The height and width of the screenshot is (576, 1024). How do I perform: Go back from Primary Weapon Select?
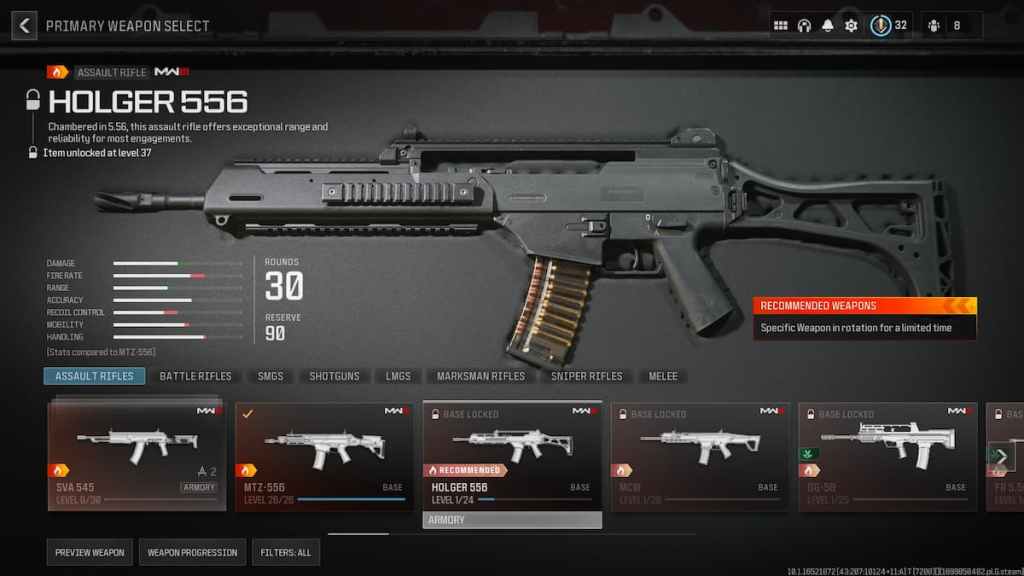24,25
